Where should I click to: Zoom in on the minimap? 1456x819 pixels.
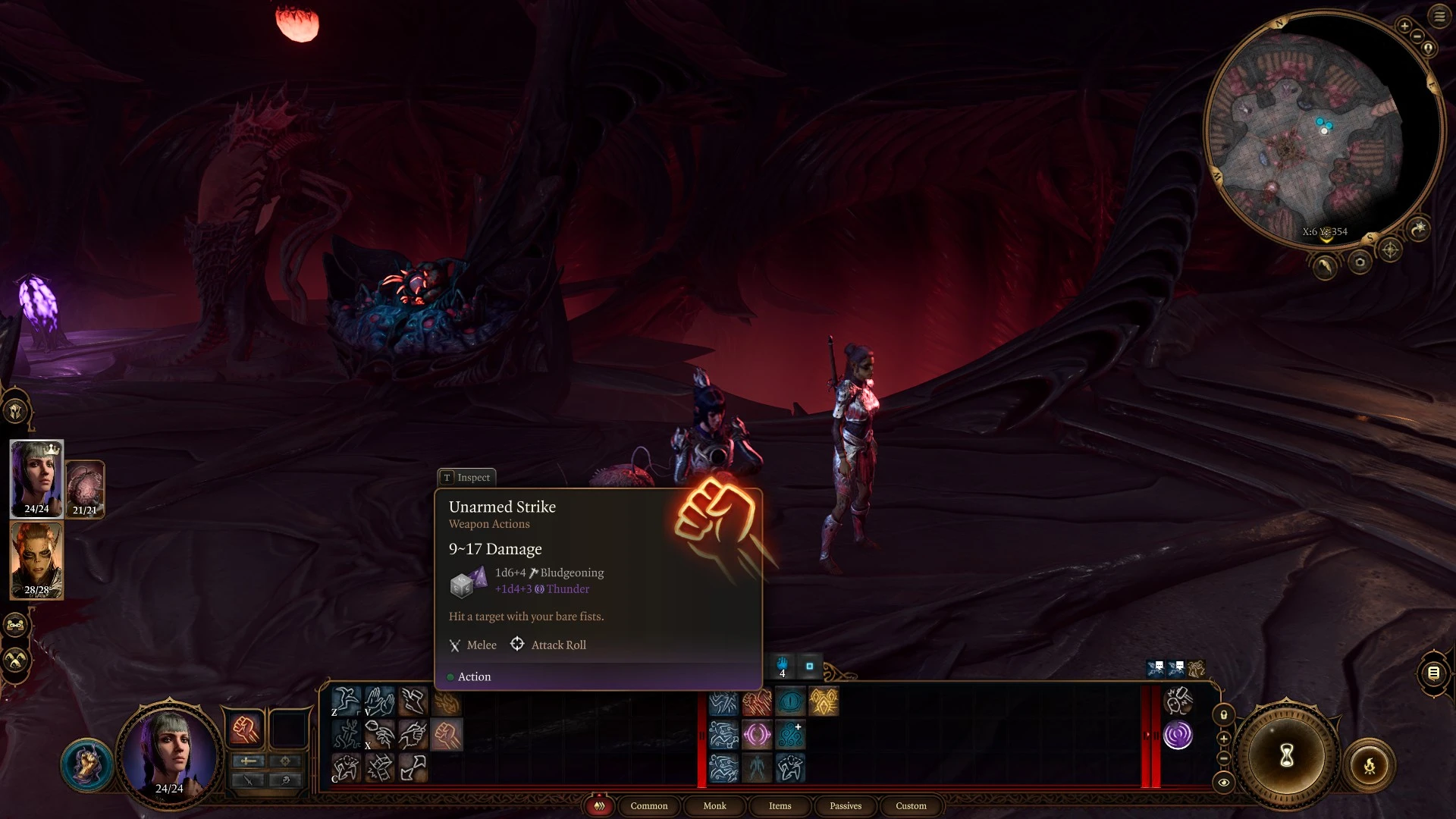tap(1404, 26)
